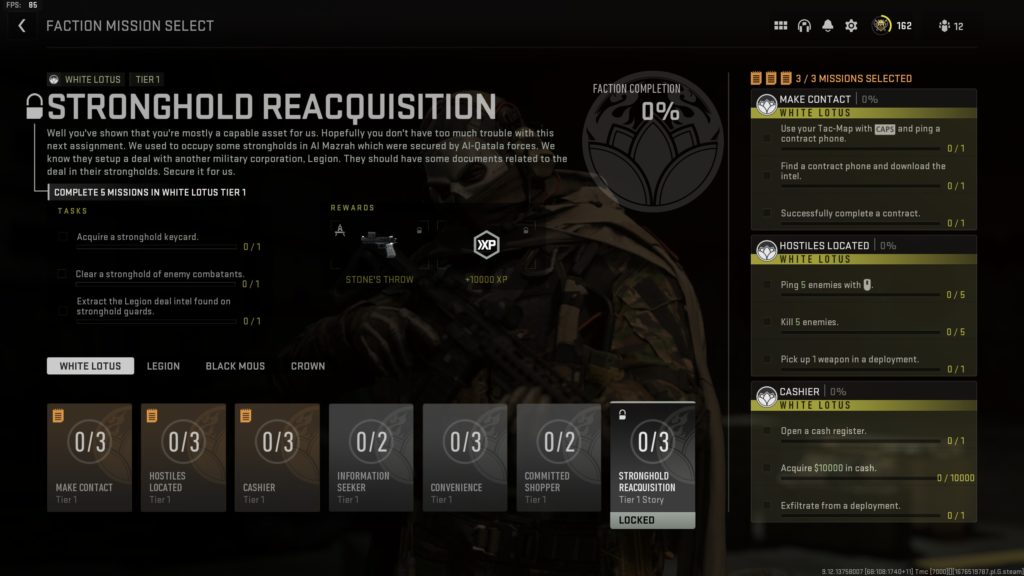
Task: Open the grid menu icon
Action: click(x=781, y=26)
